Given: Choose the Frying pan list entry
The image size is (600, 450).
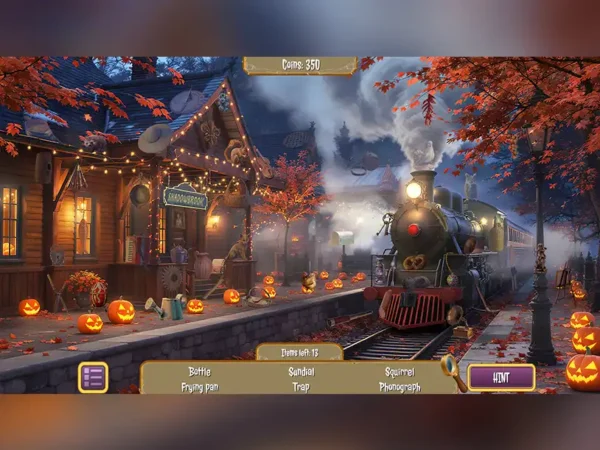Looking at the screenshot, I should tap(200, 386).
